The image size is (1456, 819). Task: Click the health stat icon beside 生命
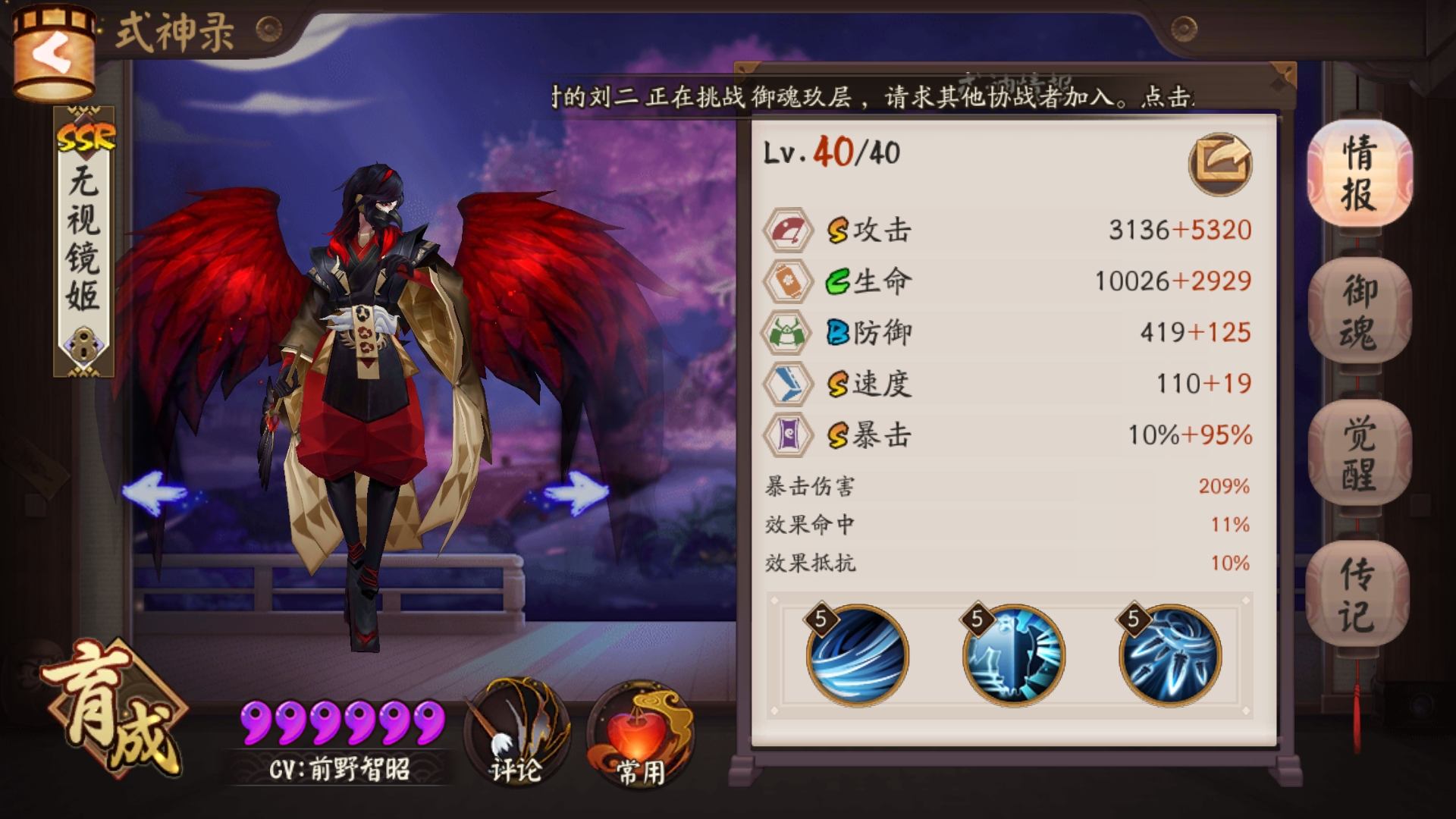787,279
